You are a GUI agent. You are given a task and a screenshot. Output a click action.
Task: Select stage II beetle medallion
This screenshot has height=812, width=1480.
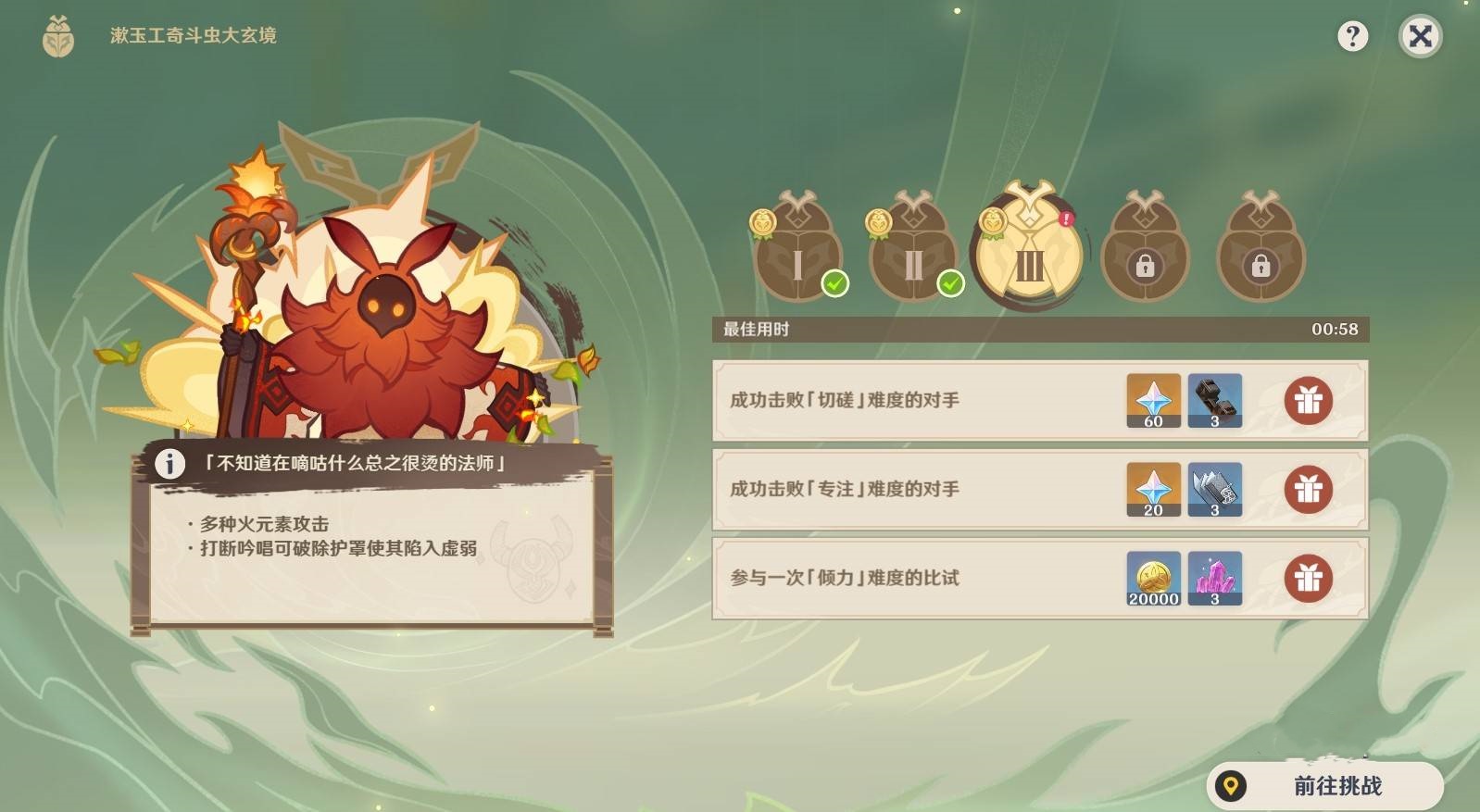pyautogui.click(x=913, y=250)
